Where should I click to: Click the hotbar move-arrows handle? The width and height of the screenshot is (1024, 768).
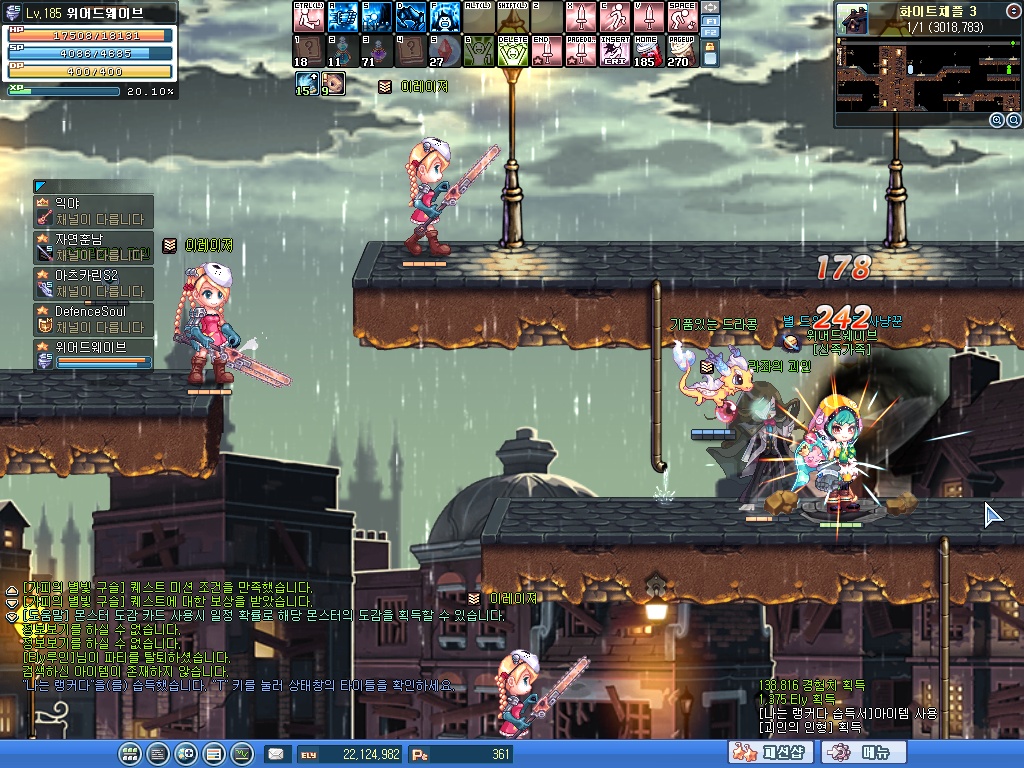(x=711, y=7)
